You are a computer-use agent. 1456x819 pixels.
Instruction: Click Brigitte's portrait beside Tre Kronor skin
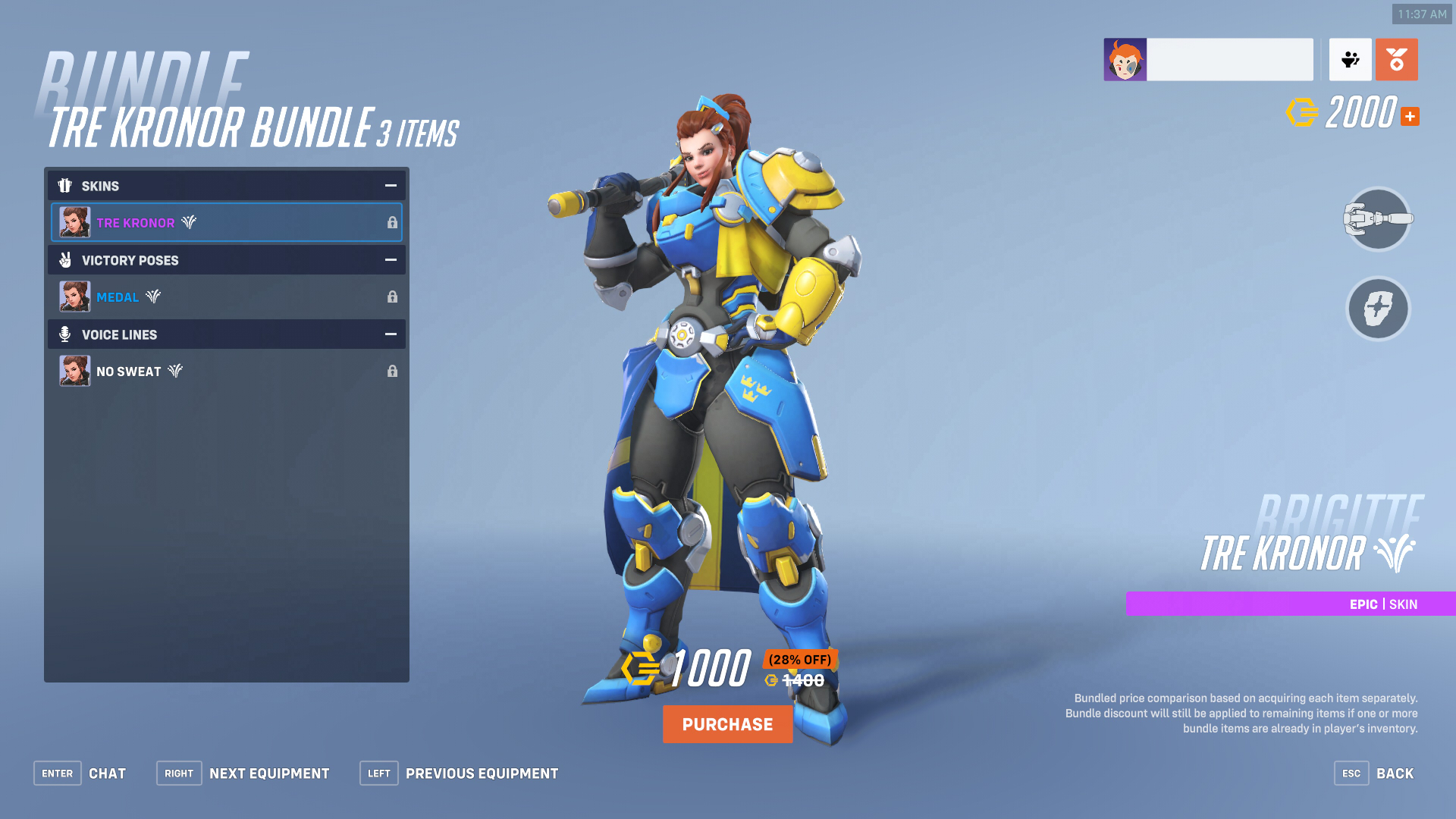(x=74, y=222)
